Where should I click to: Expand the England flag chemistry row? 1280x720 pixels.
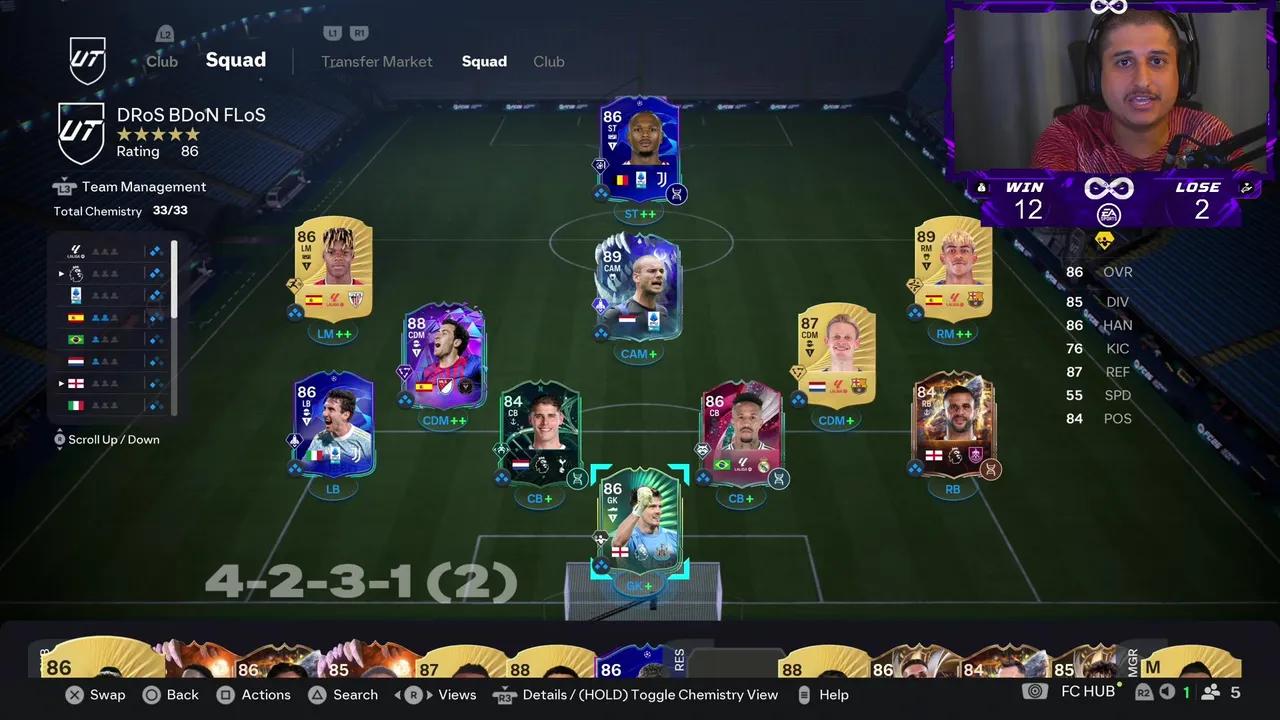(61, 383)
